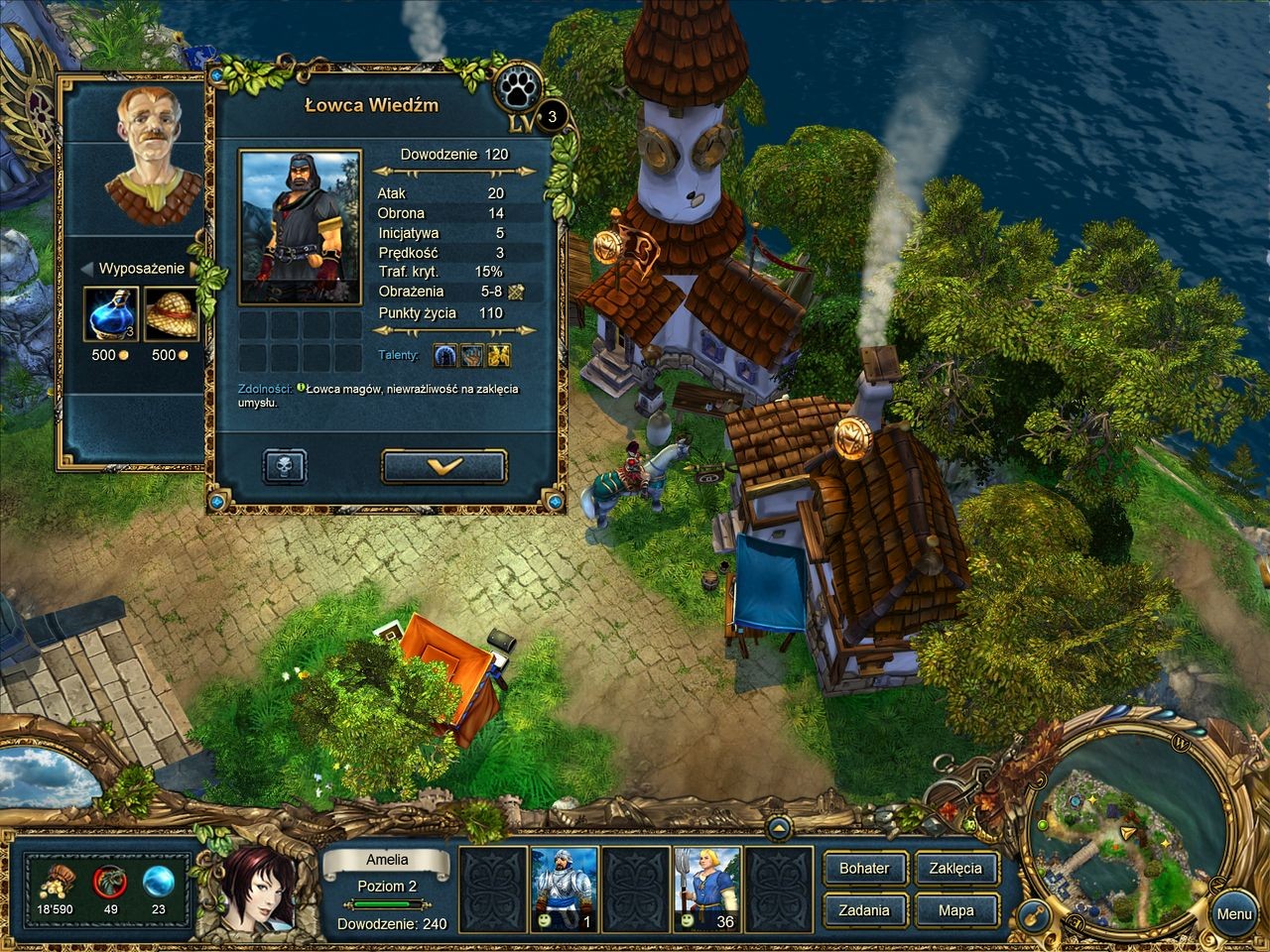Inspect the golden third talent icon
Screen dimensions: 1270x952
[499, 354]
